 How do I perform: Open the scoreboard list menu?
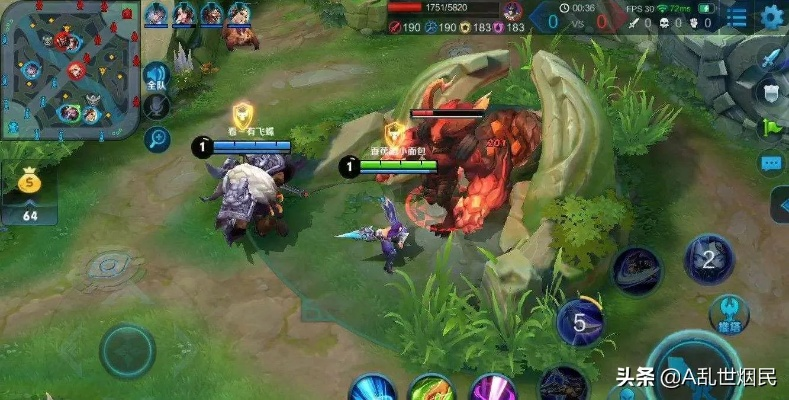(x=737, y=18)
